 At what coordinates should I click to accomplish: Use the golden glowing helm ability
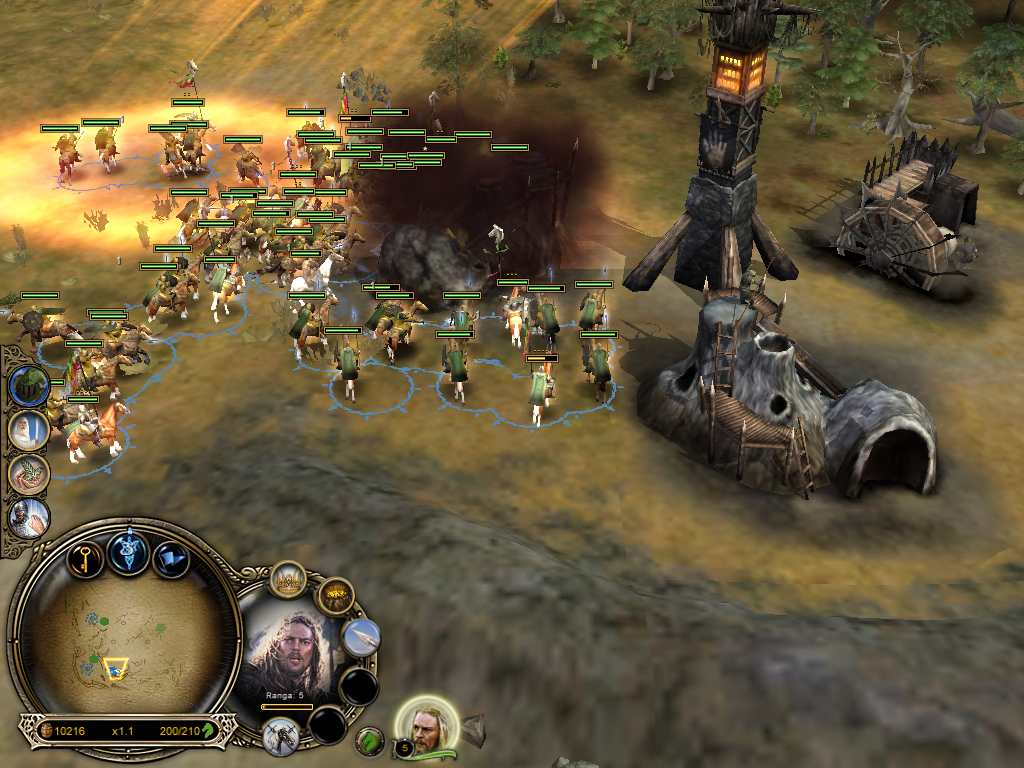(x=335, y=597)
